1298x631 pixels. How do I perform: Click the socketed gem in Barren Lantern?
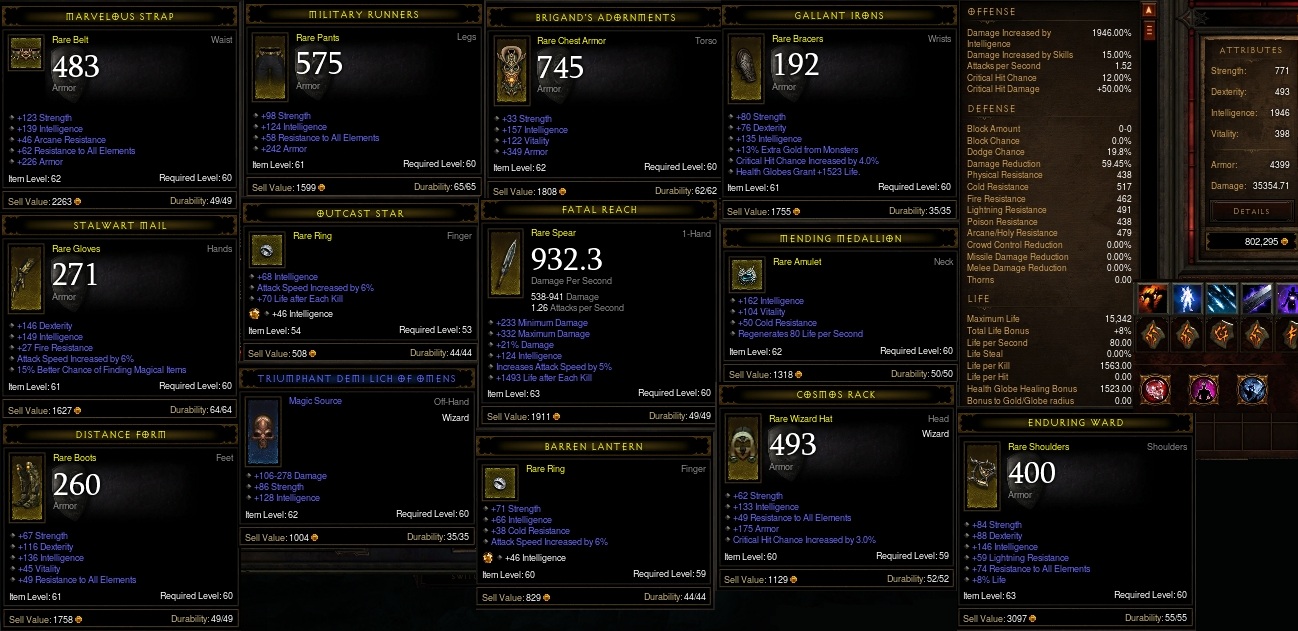coord(489,557)
